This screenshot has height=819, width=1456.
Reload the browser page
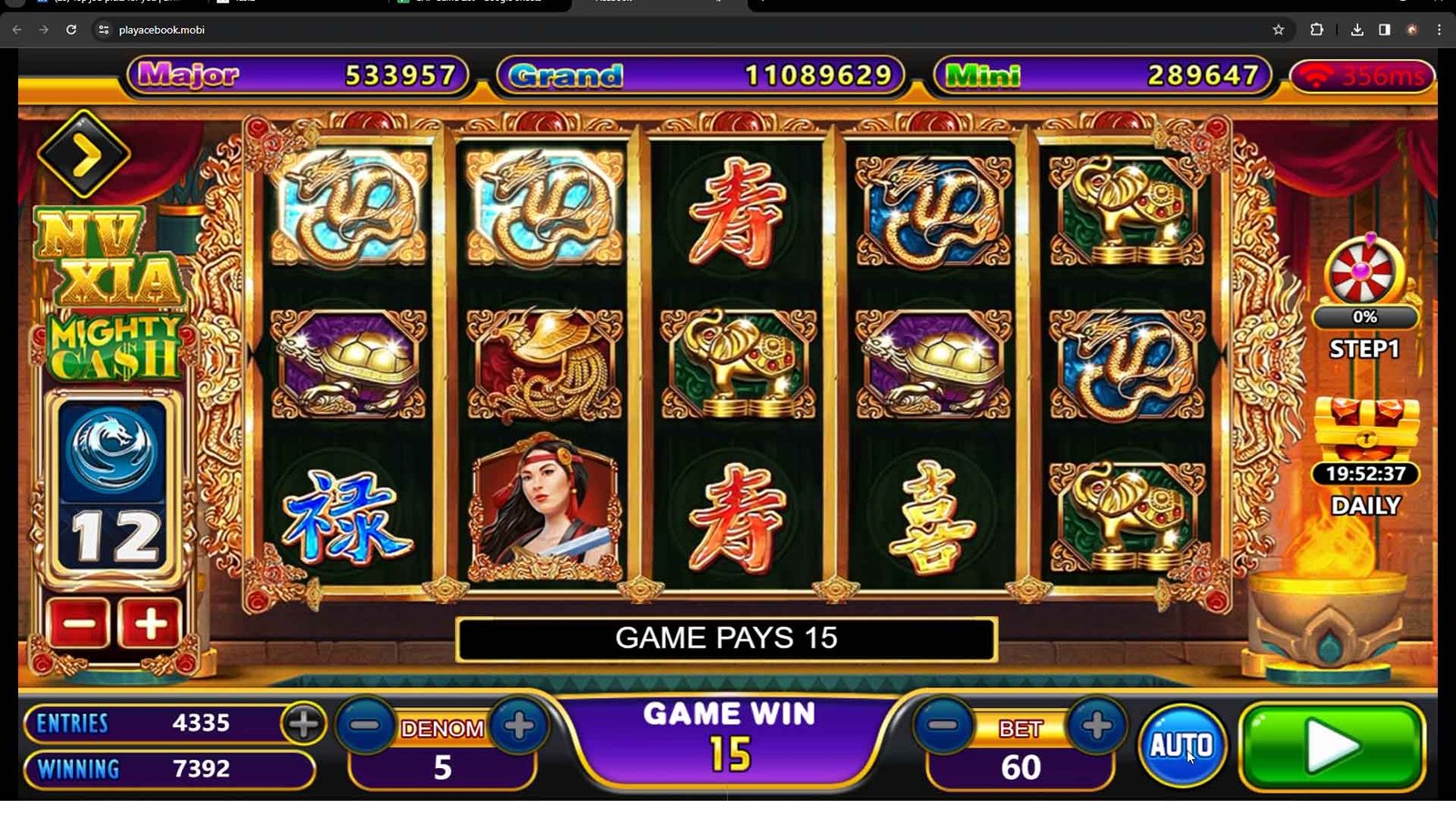(71, 30)
